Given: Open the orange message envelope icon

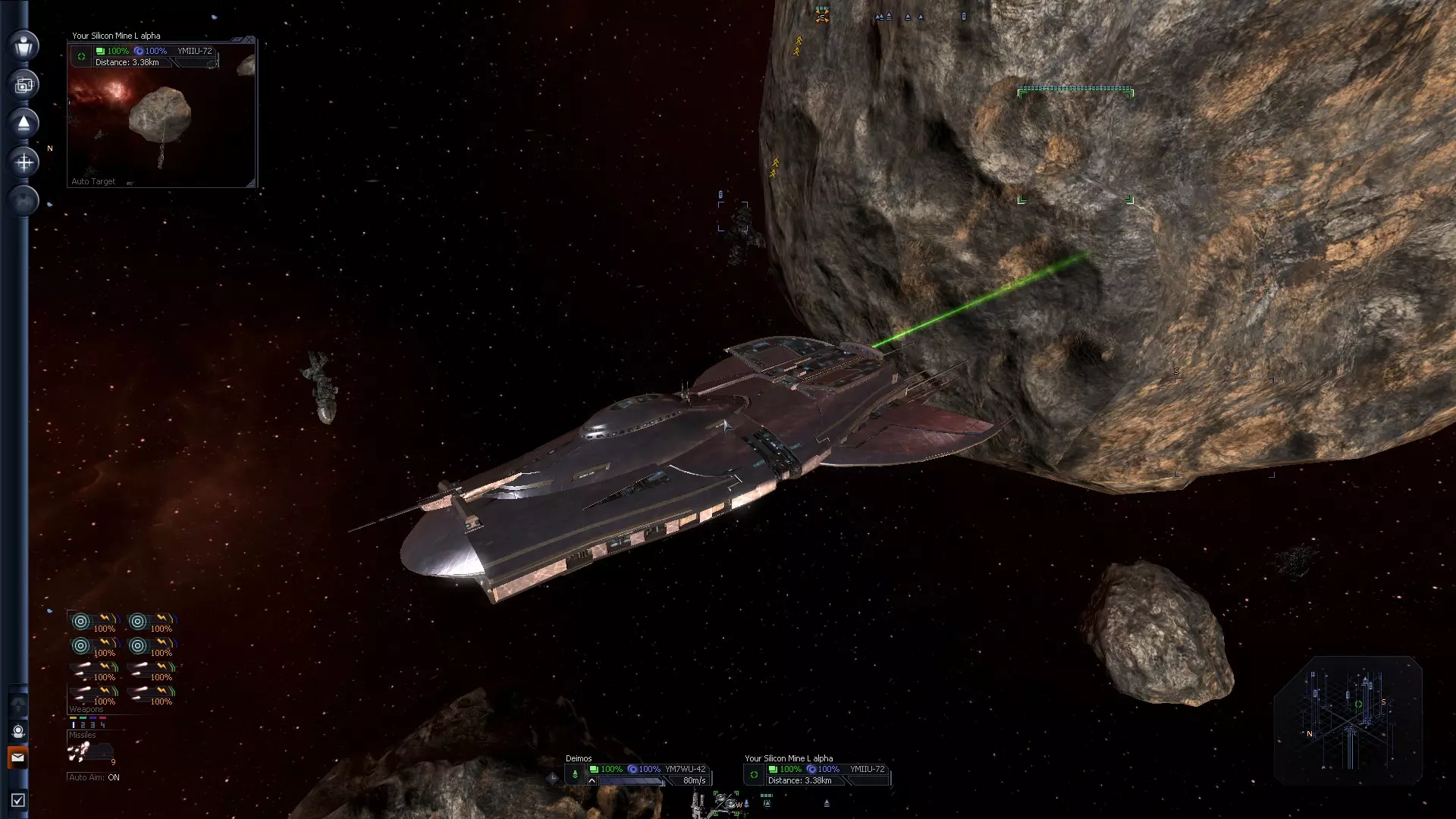Looking at the screenshot, I should (x=18, y=757).
